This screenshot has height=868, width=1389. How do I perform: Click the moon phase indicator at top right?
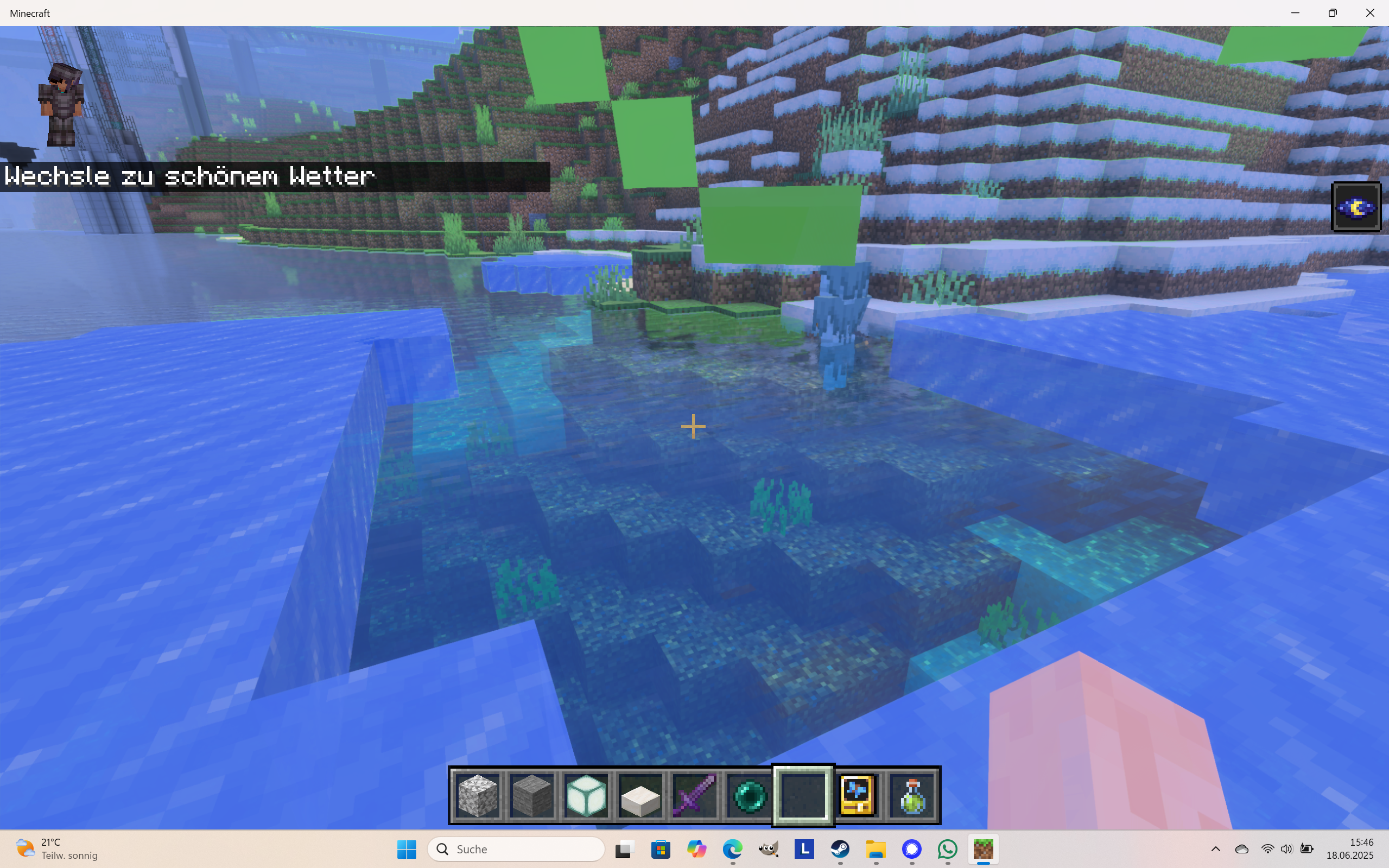pyautogui.click(x=1356, y=206)
